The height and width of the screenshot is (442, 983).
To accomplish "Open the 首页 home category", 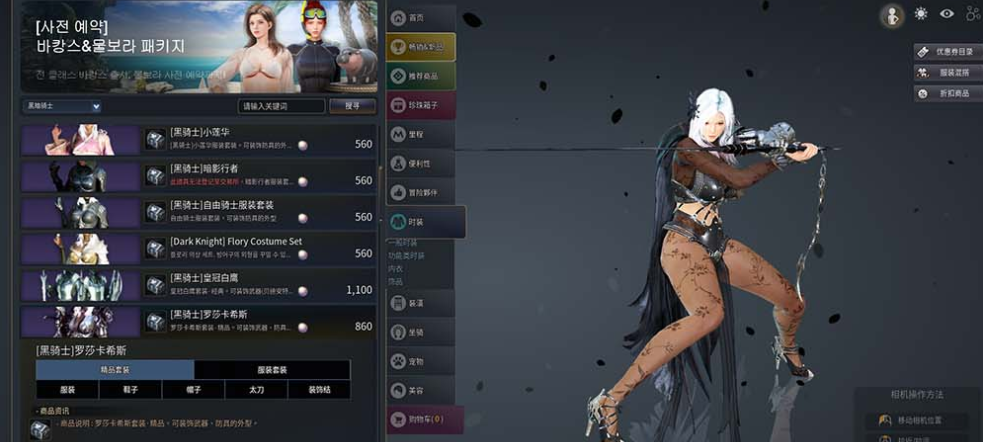I will click(x=419, y=18).
